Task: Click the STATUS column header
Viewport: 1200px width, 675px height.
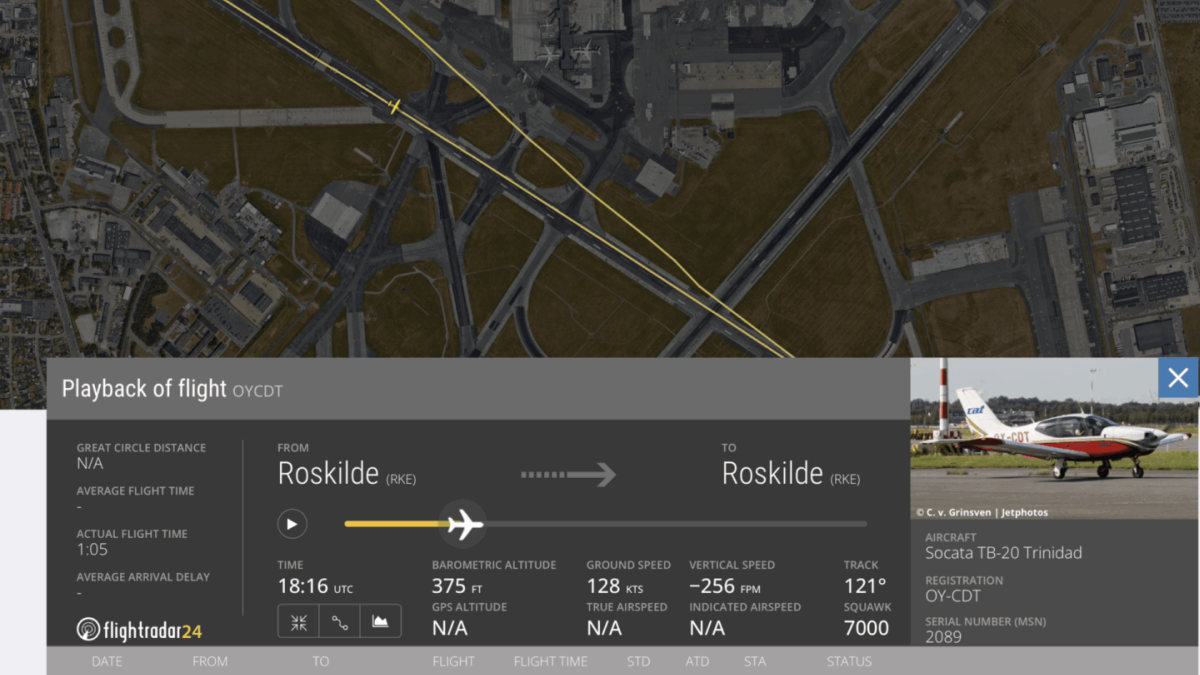Action: point(849,661)
